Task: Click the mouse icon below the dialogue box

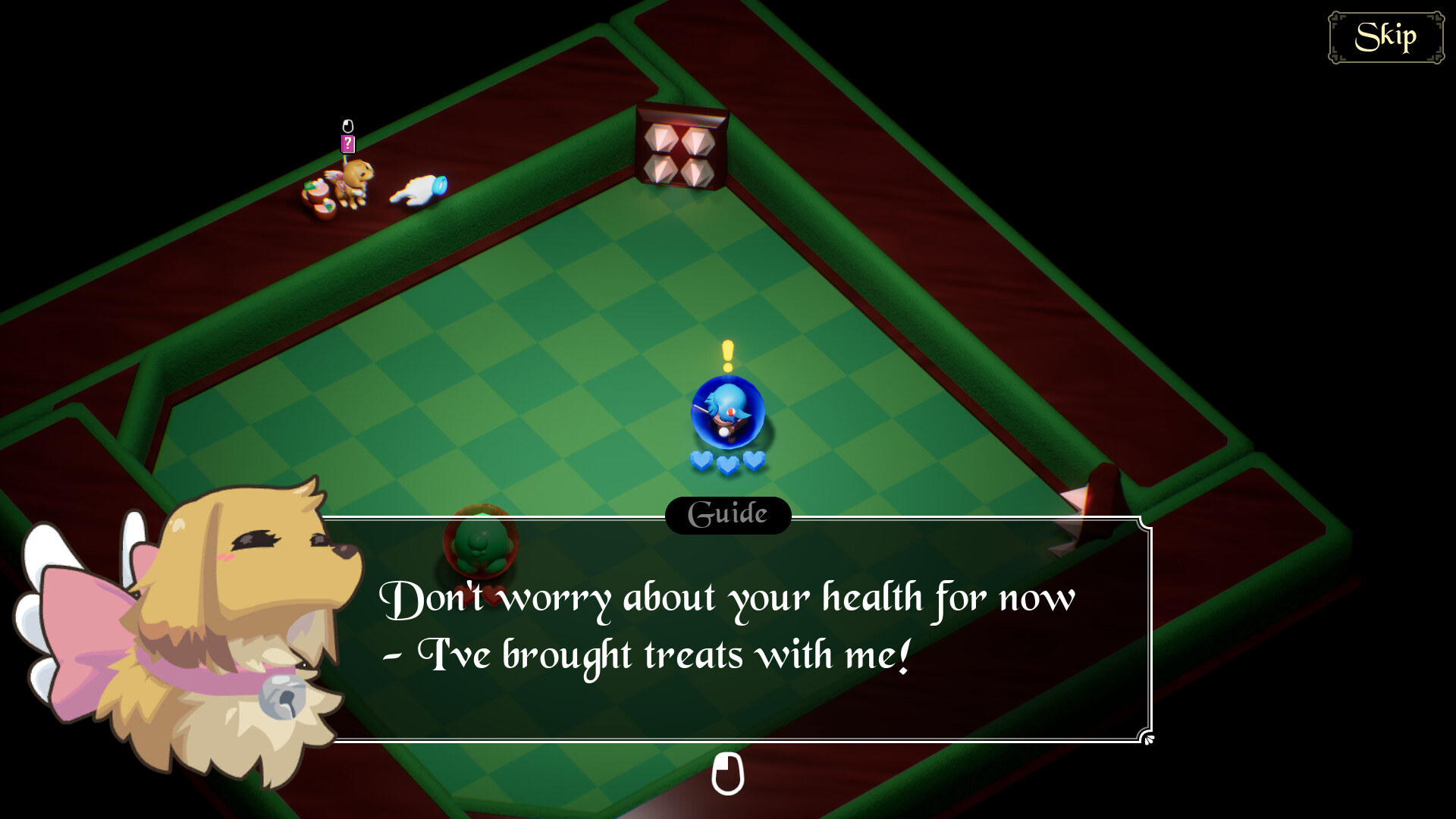Action: 728,775
